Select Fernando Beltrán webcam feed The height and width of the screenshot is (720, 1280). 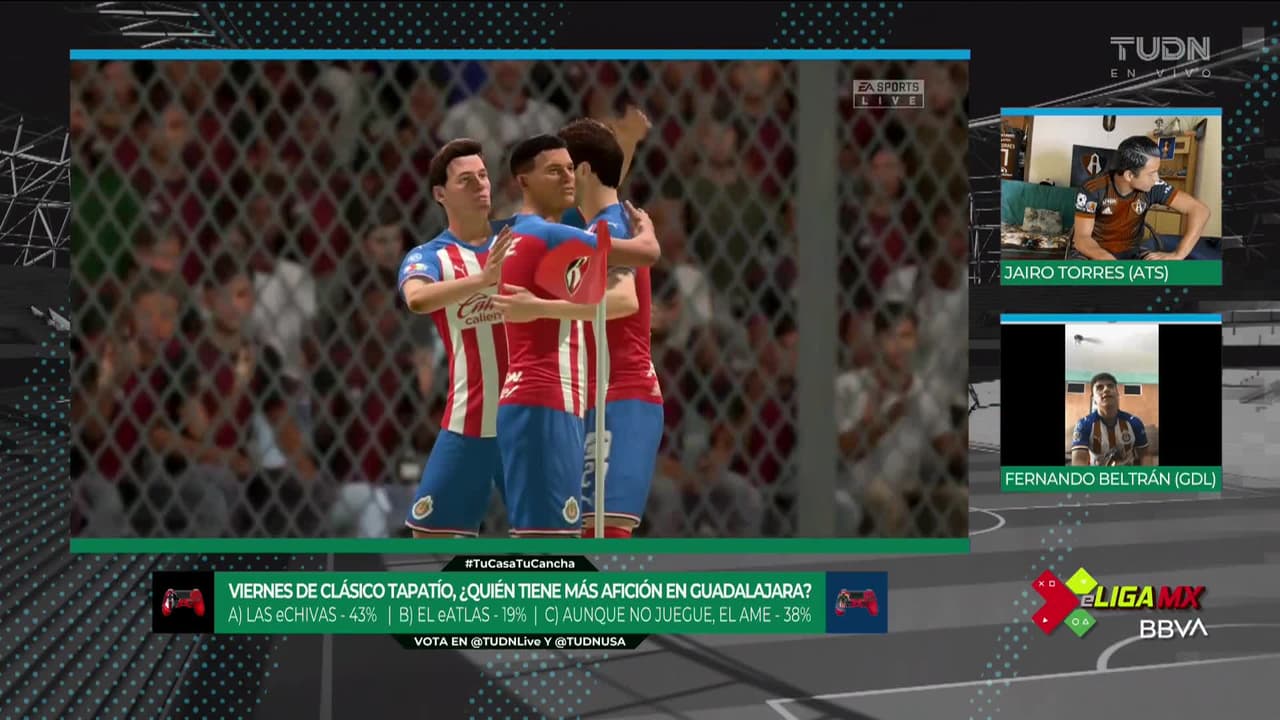(1110, 395)
